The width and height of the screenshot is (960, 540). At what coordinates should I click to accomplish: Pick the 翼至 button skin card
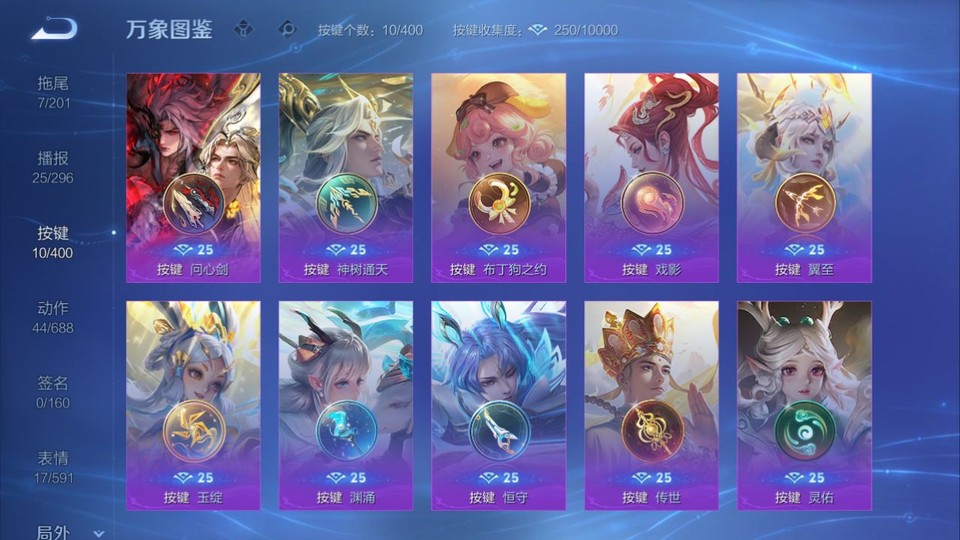pos(804,177)
